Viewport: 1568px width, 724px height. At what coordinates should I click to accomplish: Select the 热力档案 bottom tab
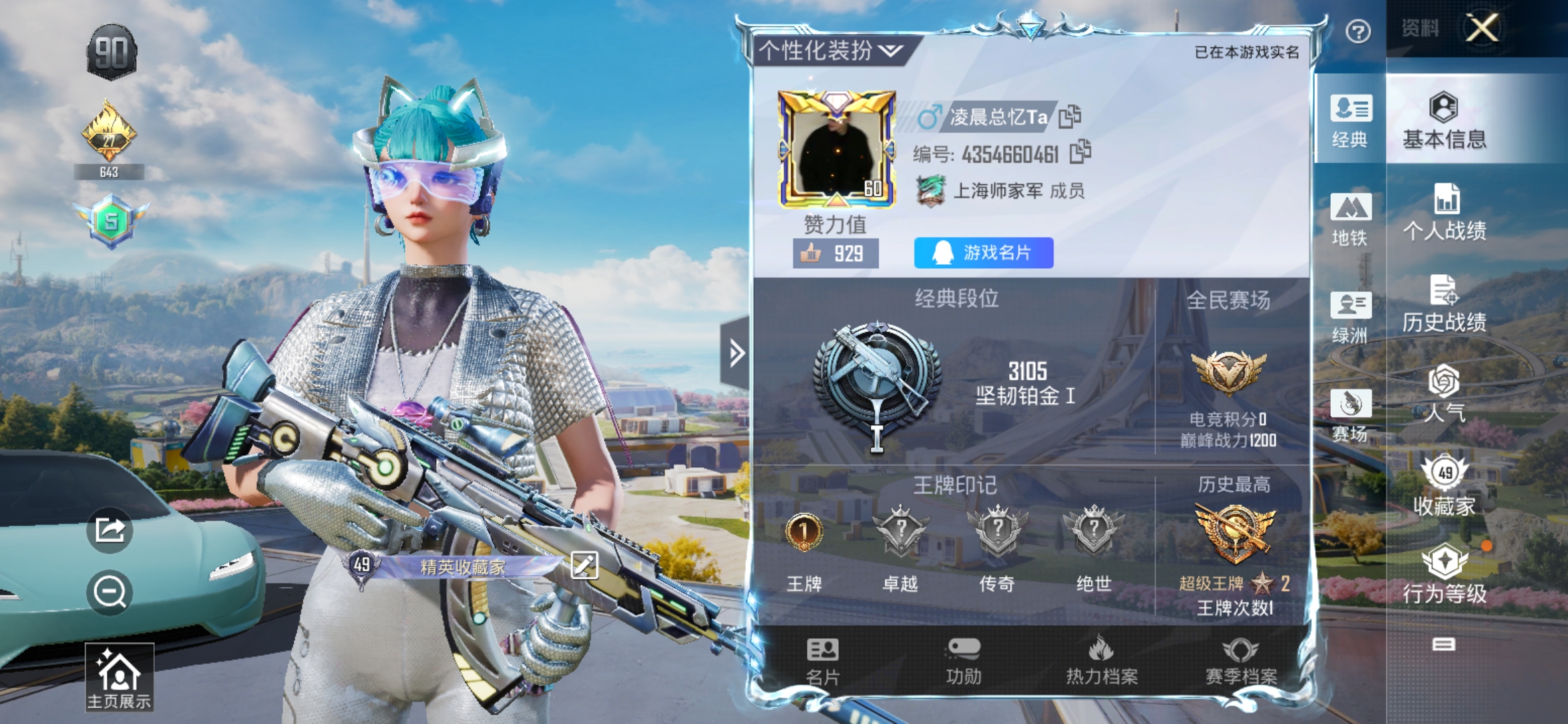click(1102, 661)
